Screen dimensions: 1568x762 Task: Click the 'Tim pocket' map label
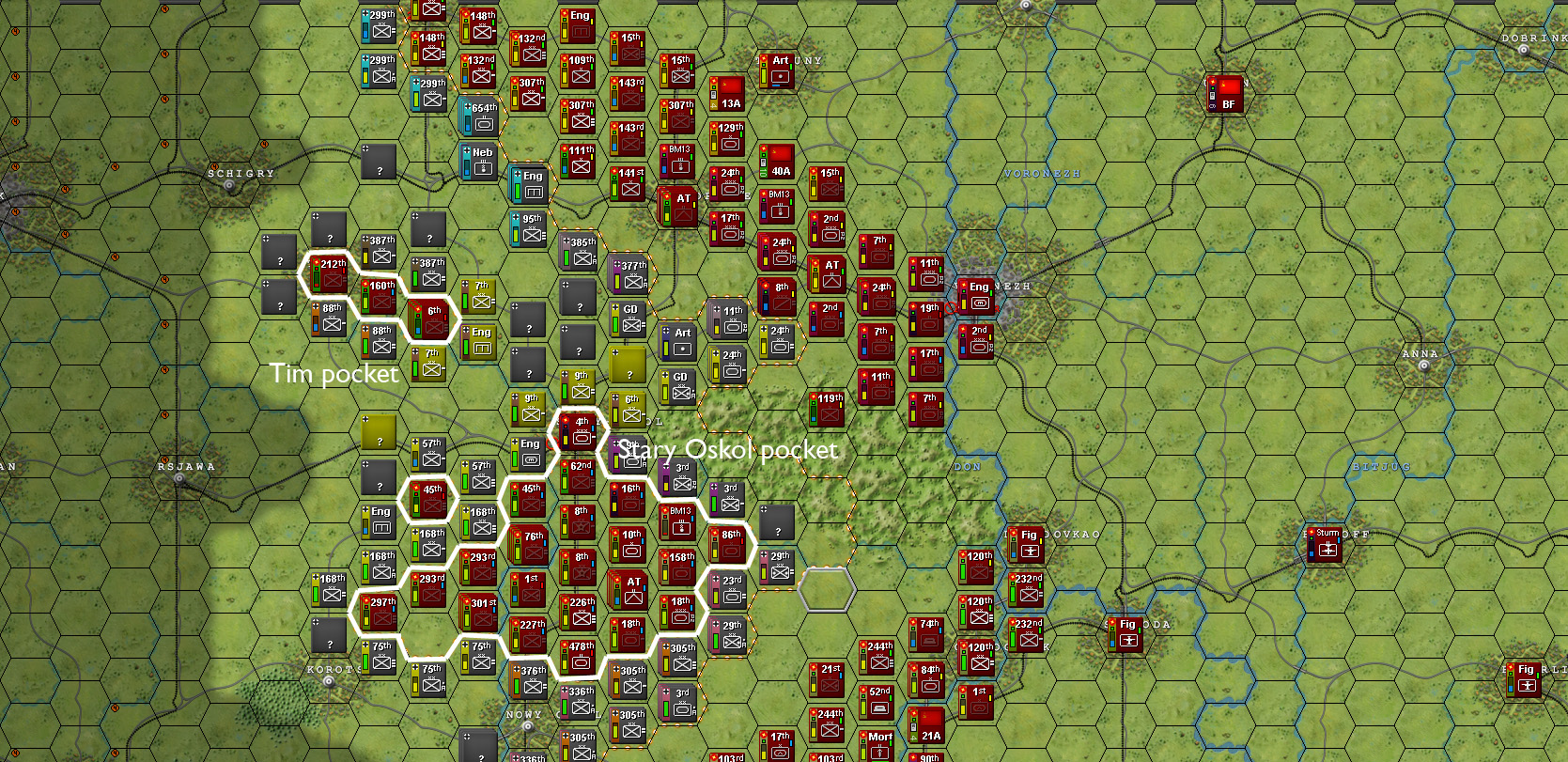[334, 373]
